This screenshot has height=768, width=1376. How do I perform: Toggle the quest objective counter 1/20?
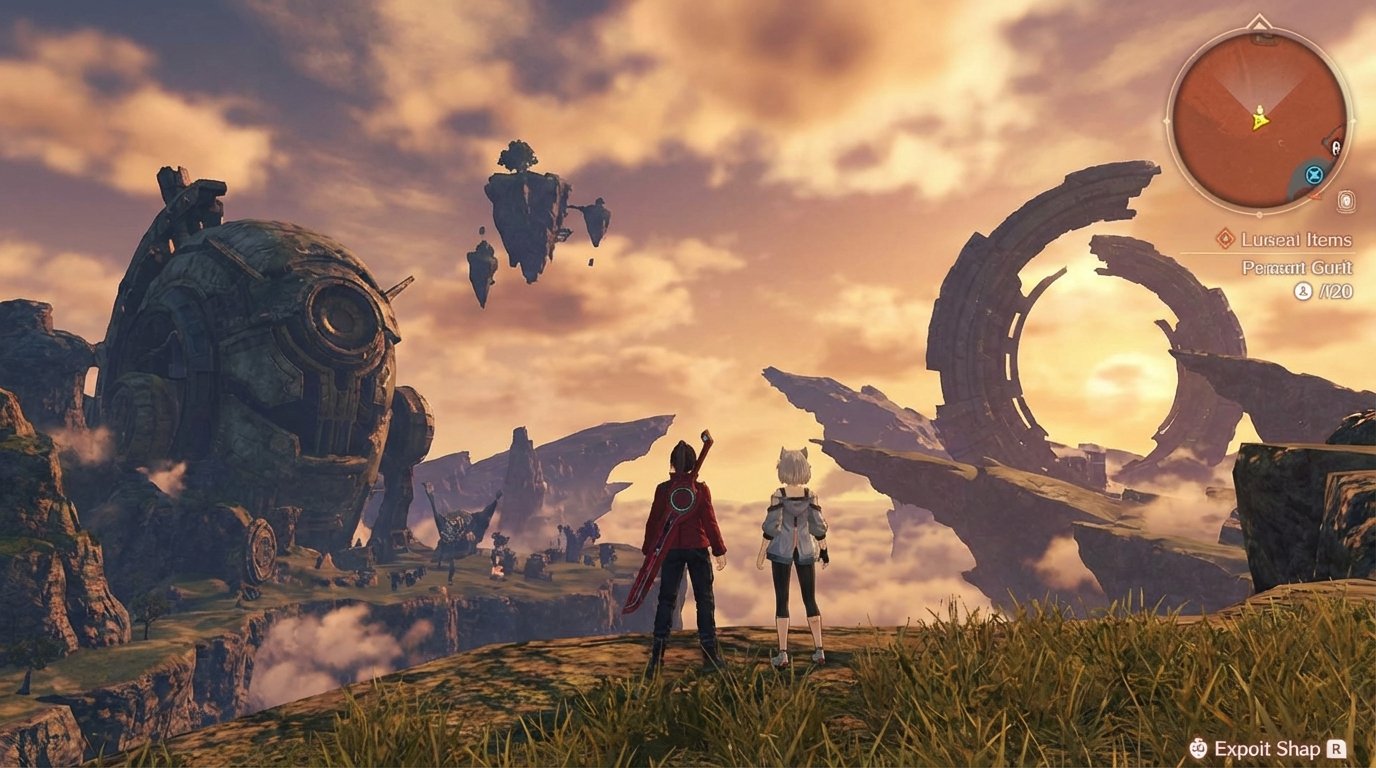click(1334, 290)
